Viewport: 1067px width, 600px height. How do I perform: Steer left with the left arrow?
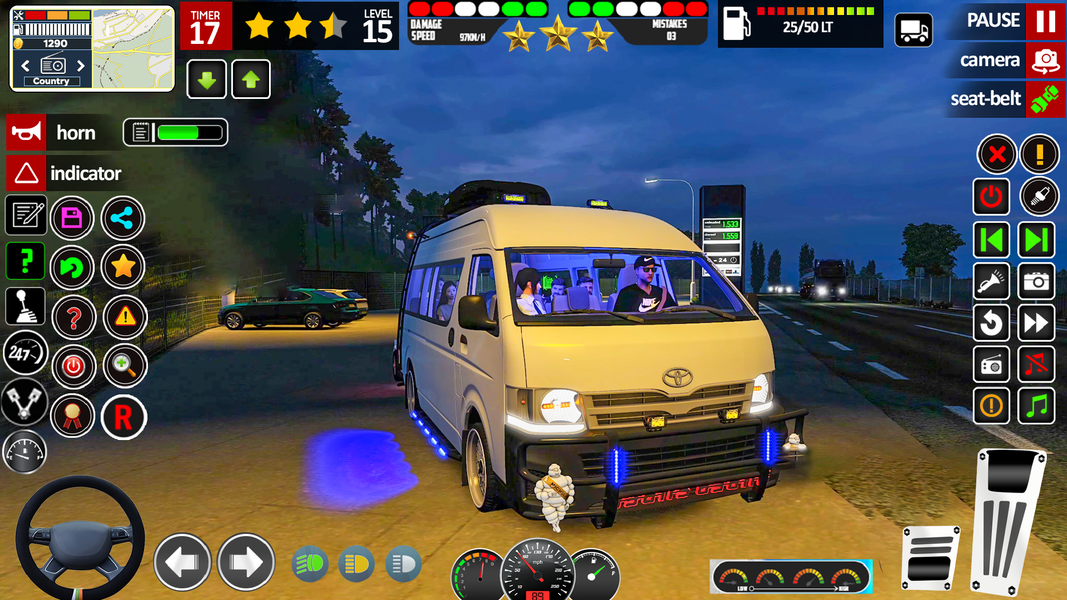[x=182, y=562]
